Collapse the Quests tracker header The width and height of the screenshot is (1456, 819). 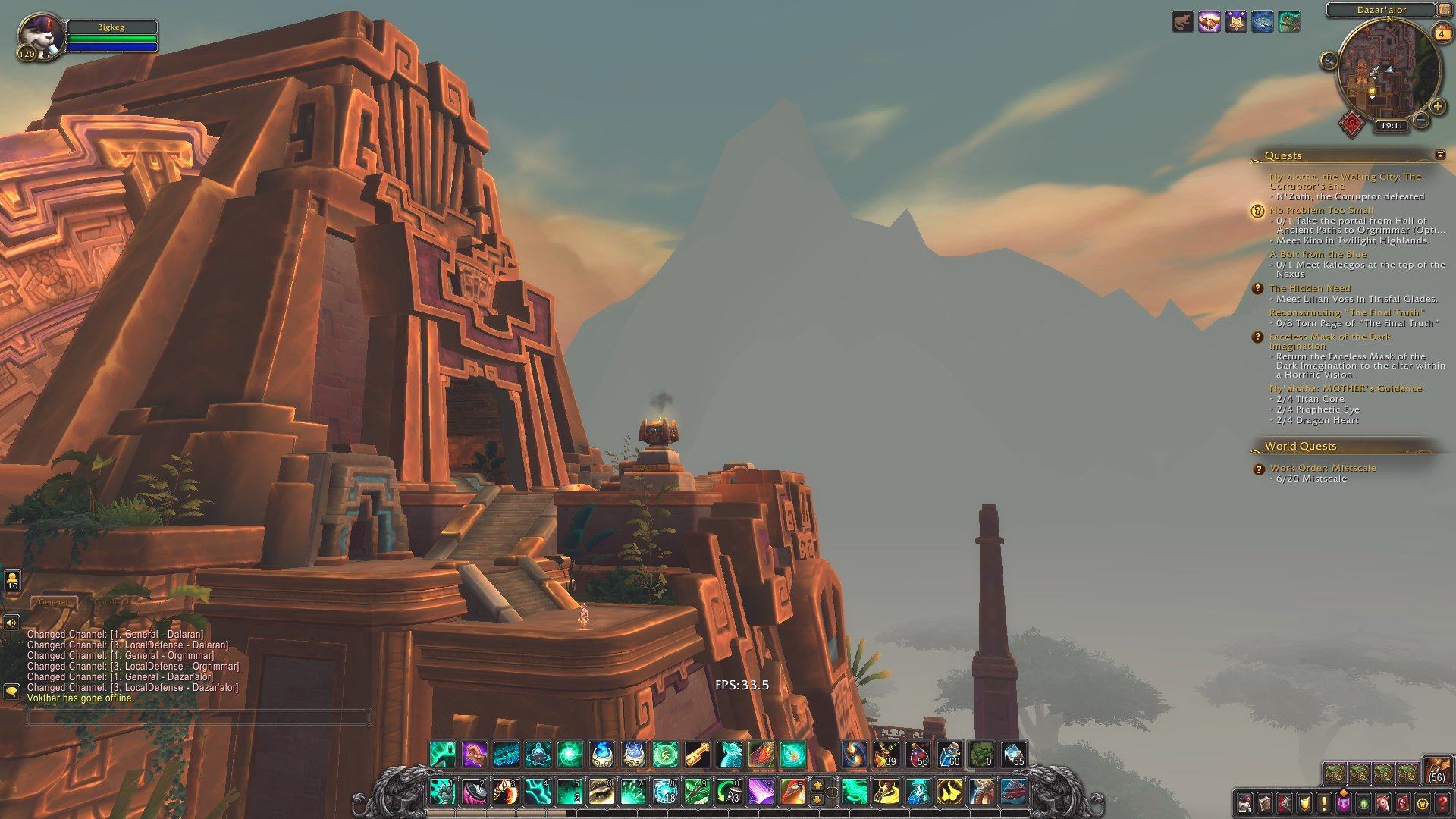coord(1440,155)
